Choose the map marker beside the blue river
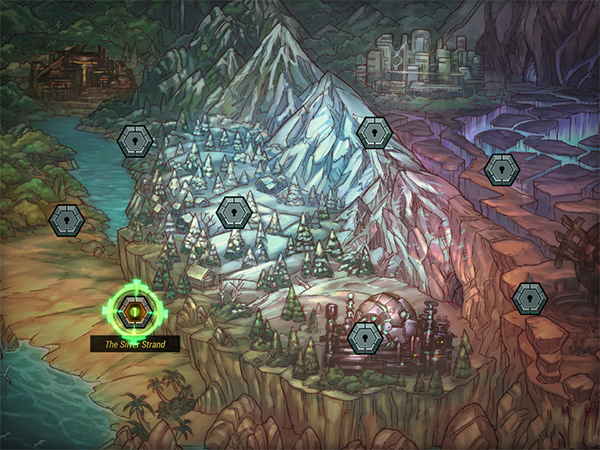 (134, 142)
